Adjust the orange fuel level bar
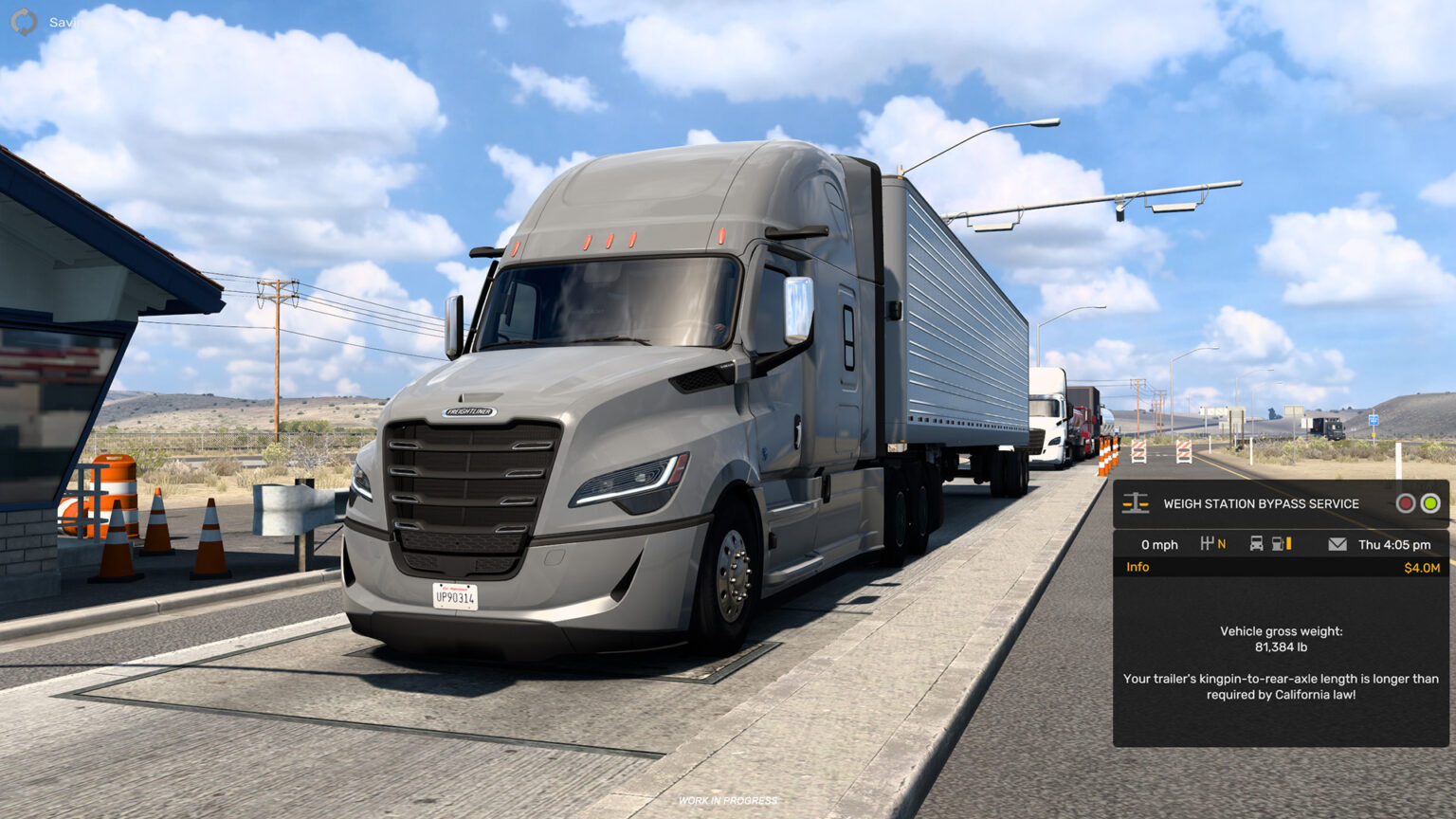Image resolution: width=1456 pixels, height=819 pixels. (x=1291, y=544)
